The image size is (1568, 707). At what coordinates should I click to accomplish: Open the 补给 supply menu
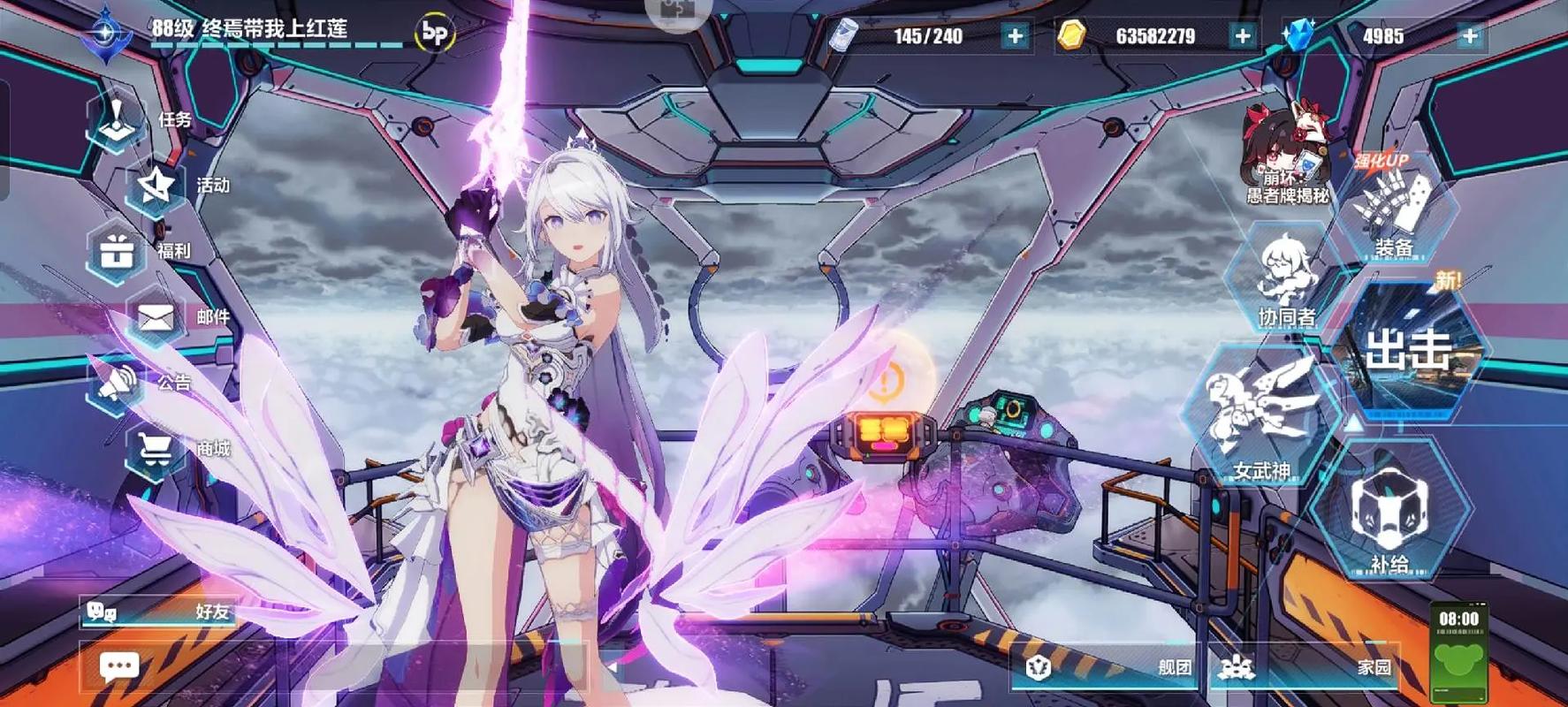pos(1389,517)
